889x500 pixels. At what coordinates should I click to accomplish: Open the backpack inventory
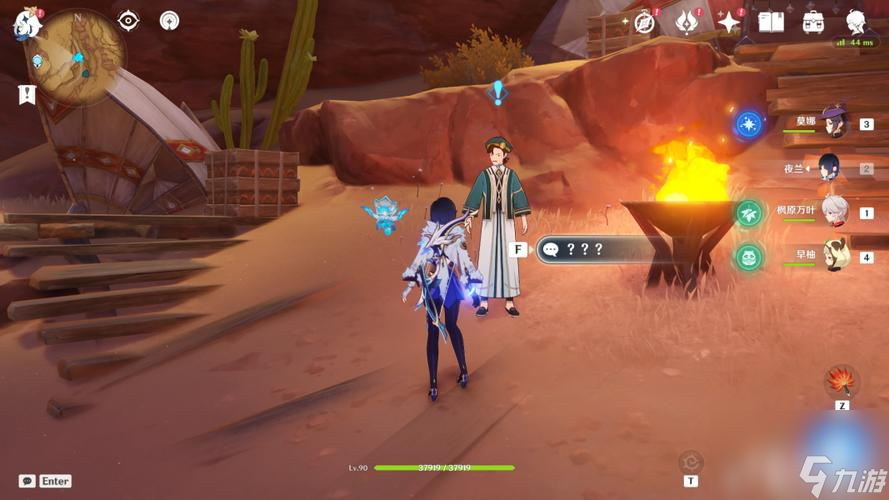point(813,22)
